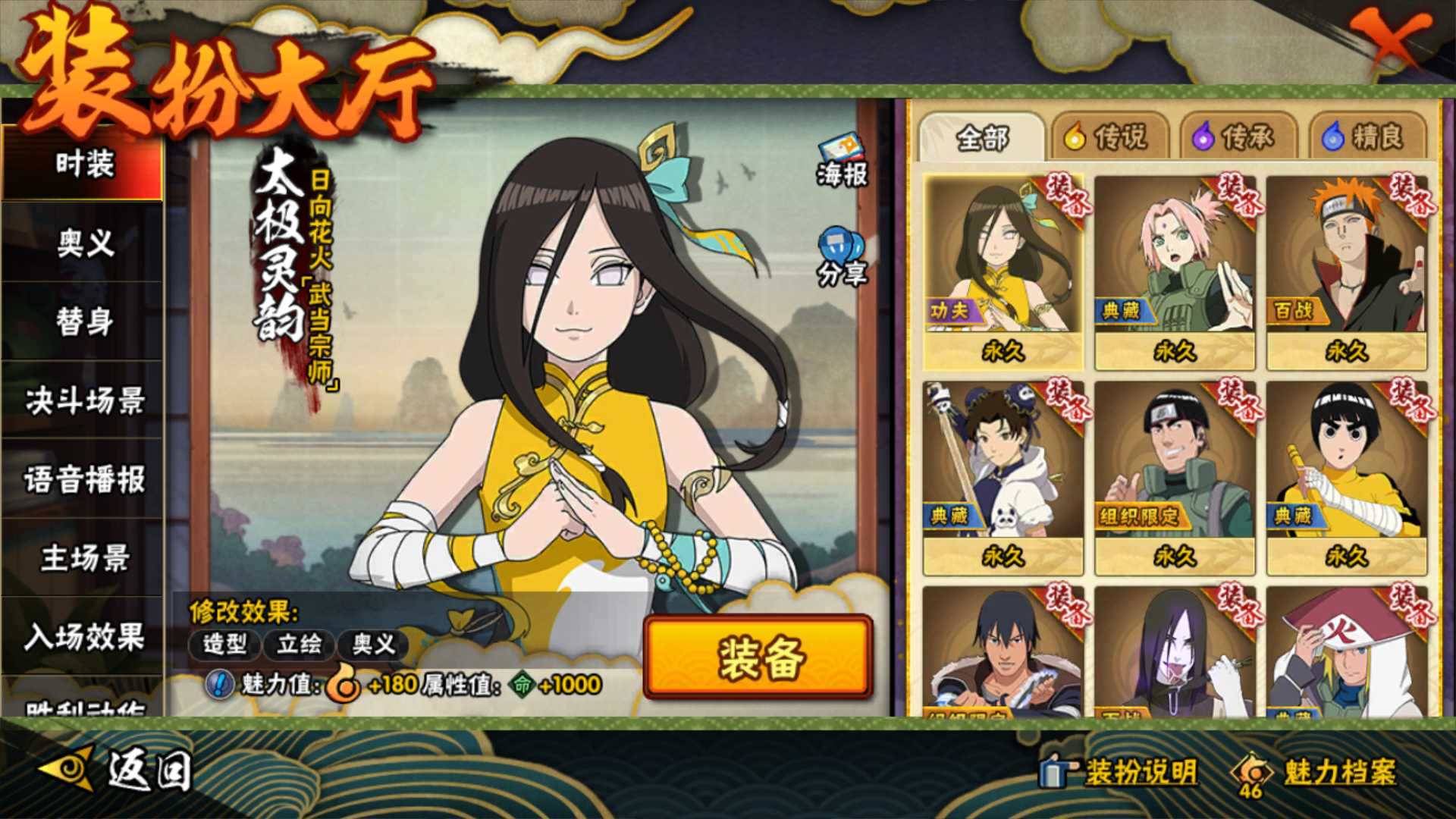Select the 主场景 category

click(83, 558)
